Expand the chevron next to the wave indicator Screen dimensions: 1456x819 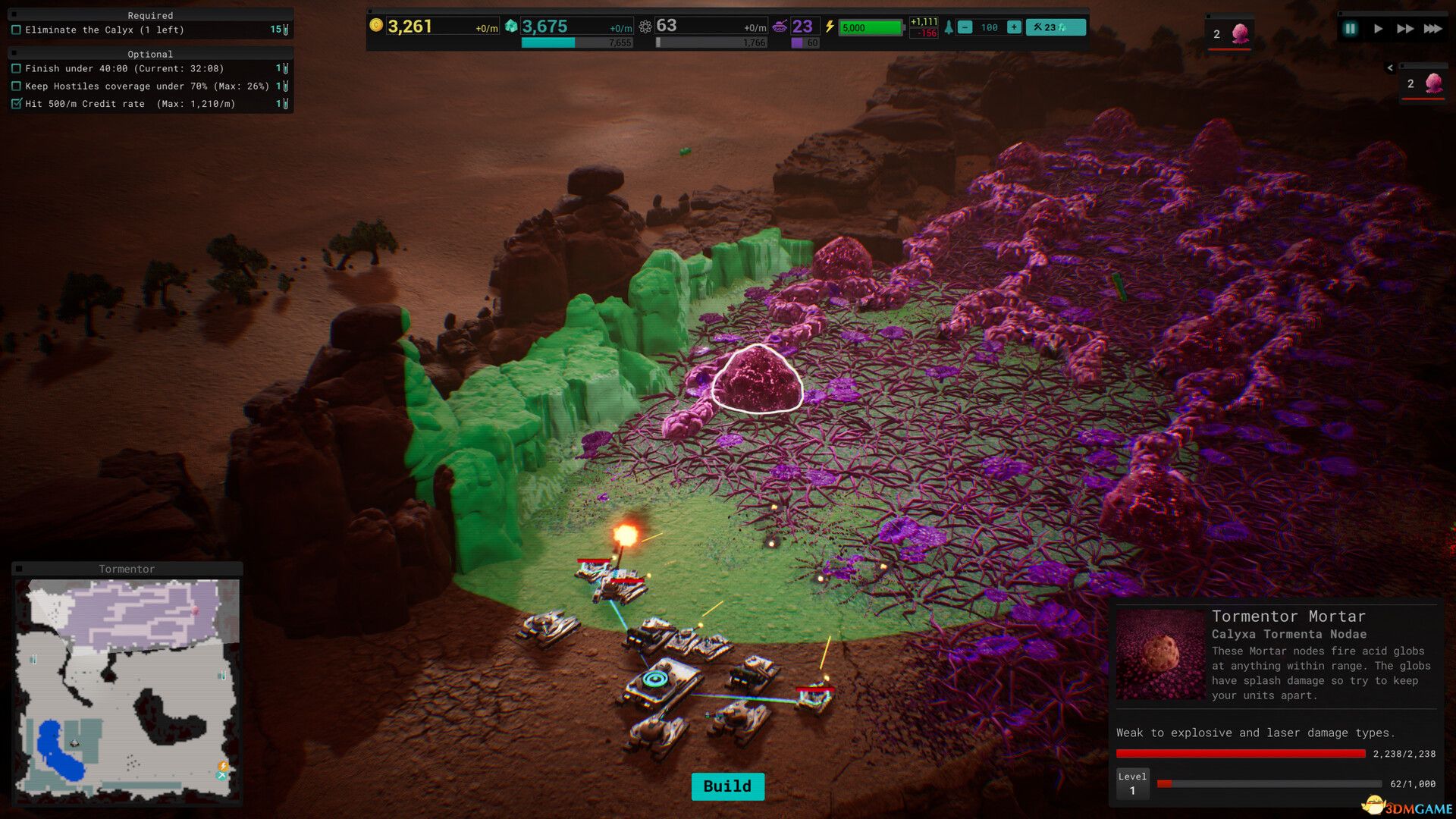[1391, 67]
